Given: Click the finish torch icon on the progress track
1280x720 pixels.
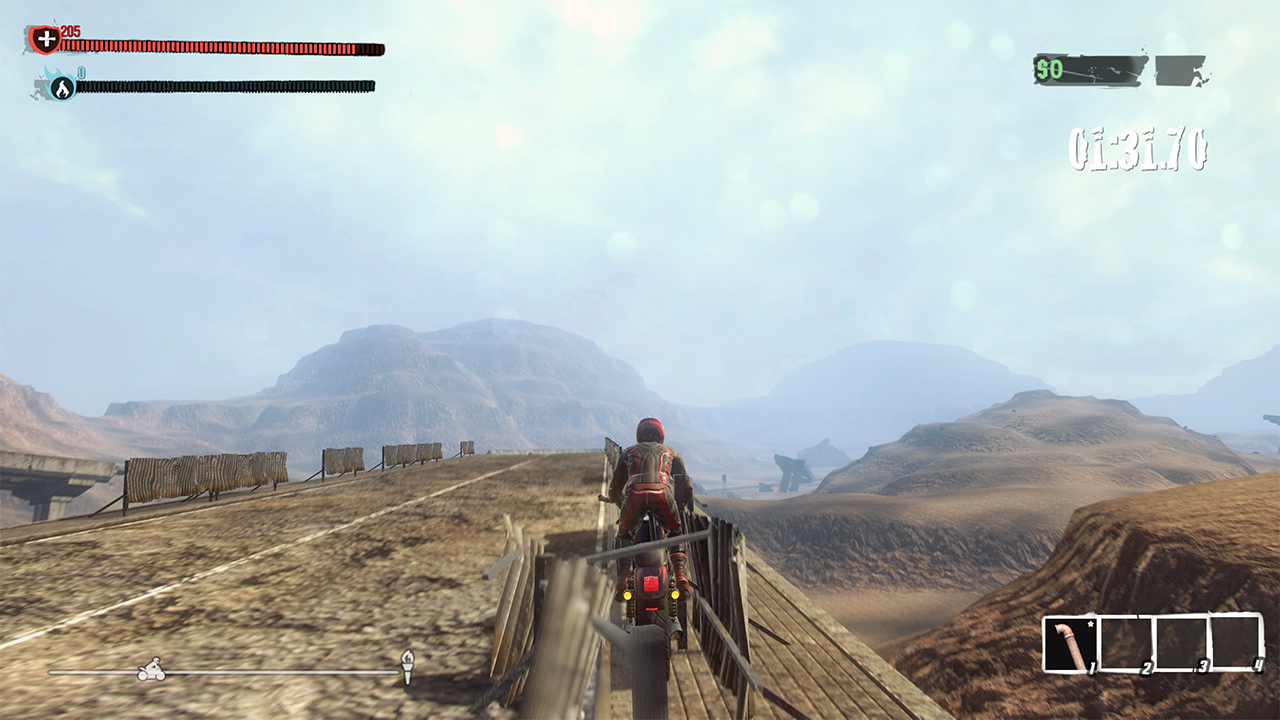Looking at the screenshot, I should coord(407,664).
